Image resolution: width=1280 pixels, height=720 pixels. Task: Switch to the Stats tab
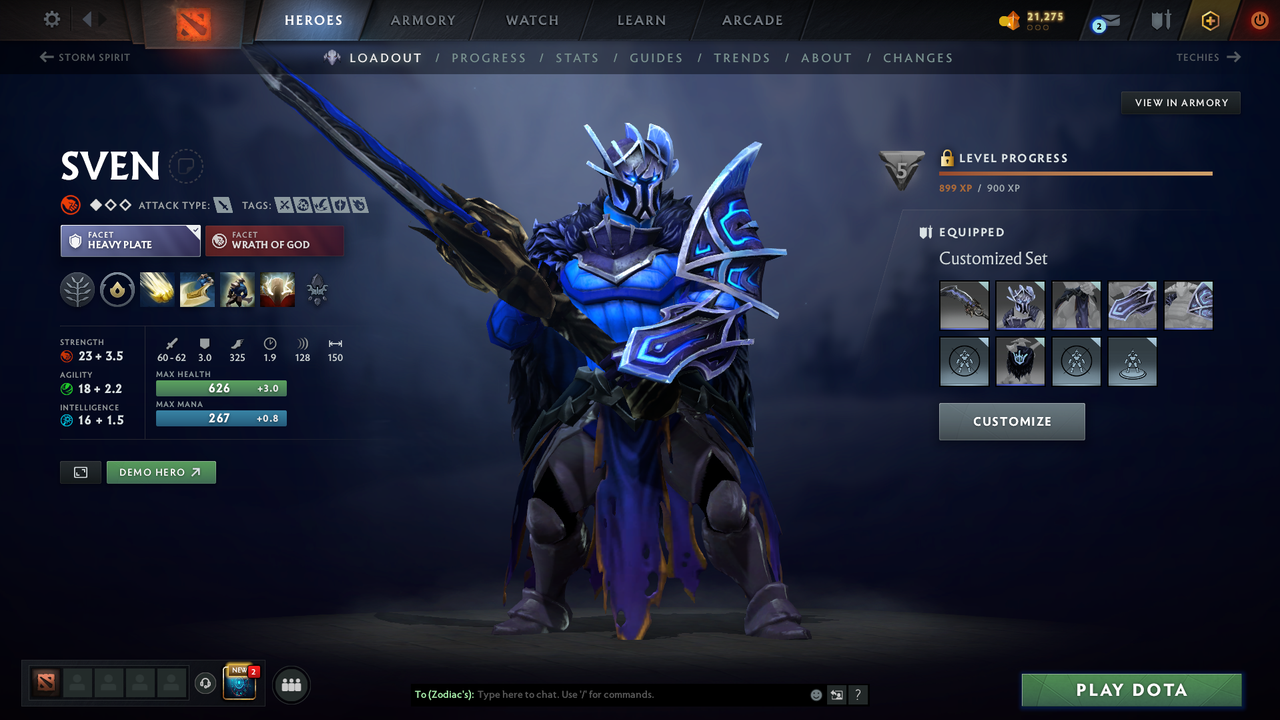pos(577,57)
